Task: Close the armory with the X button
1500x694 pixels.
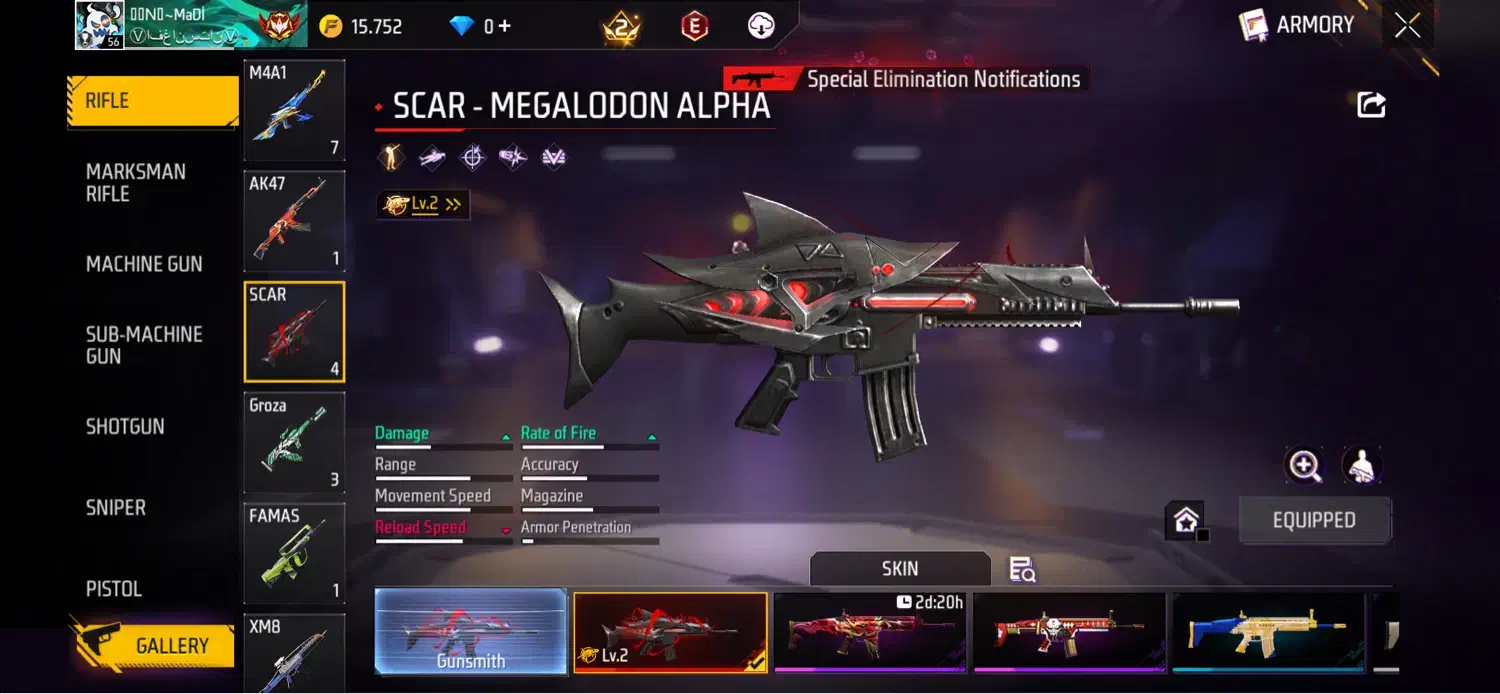Action: click(1407, 27)
